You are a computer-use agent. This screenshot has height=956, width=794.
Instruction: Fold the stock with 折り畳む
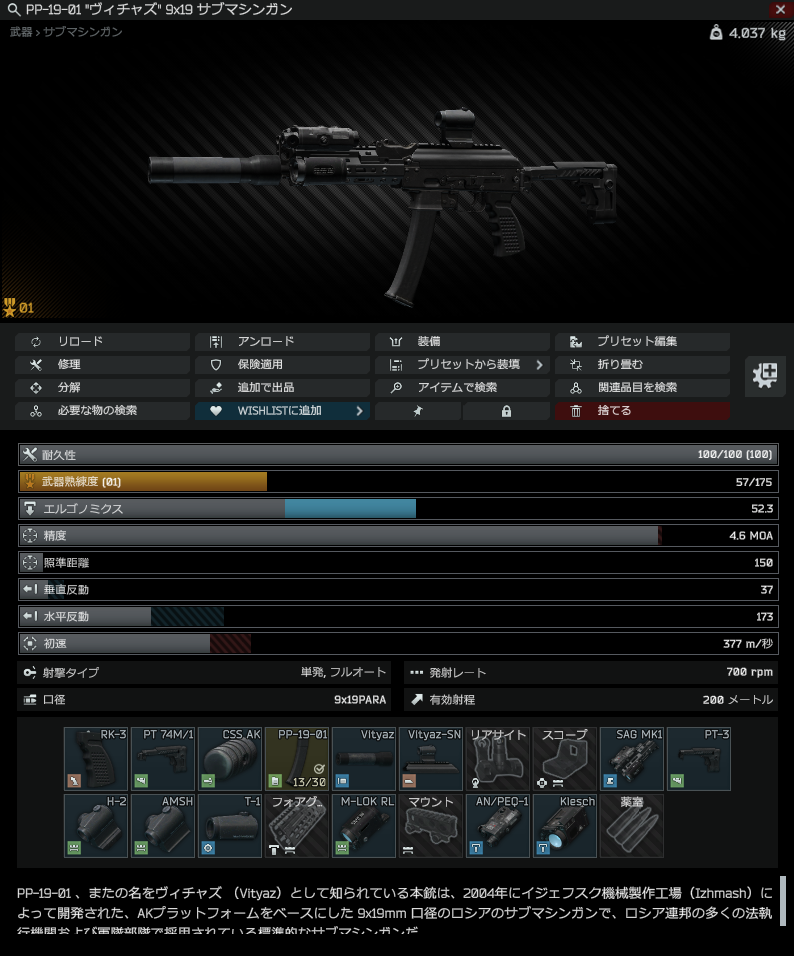(642, 364)
